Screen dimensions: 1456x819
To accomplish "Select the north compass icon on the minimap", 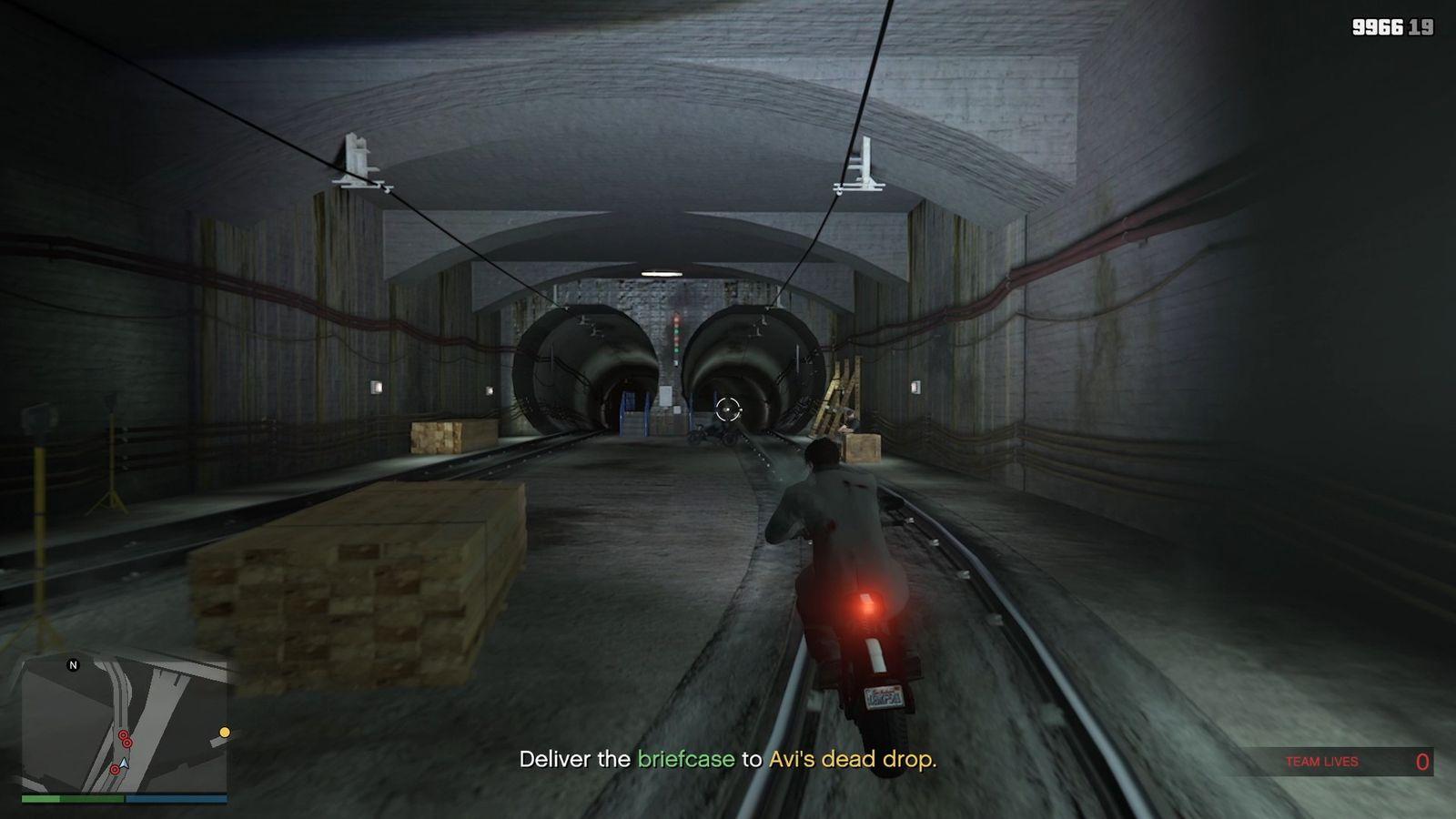I will [x=73, y=664].
